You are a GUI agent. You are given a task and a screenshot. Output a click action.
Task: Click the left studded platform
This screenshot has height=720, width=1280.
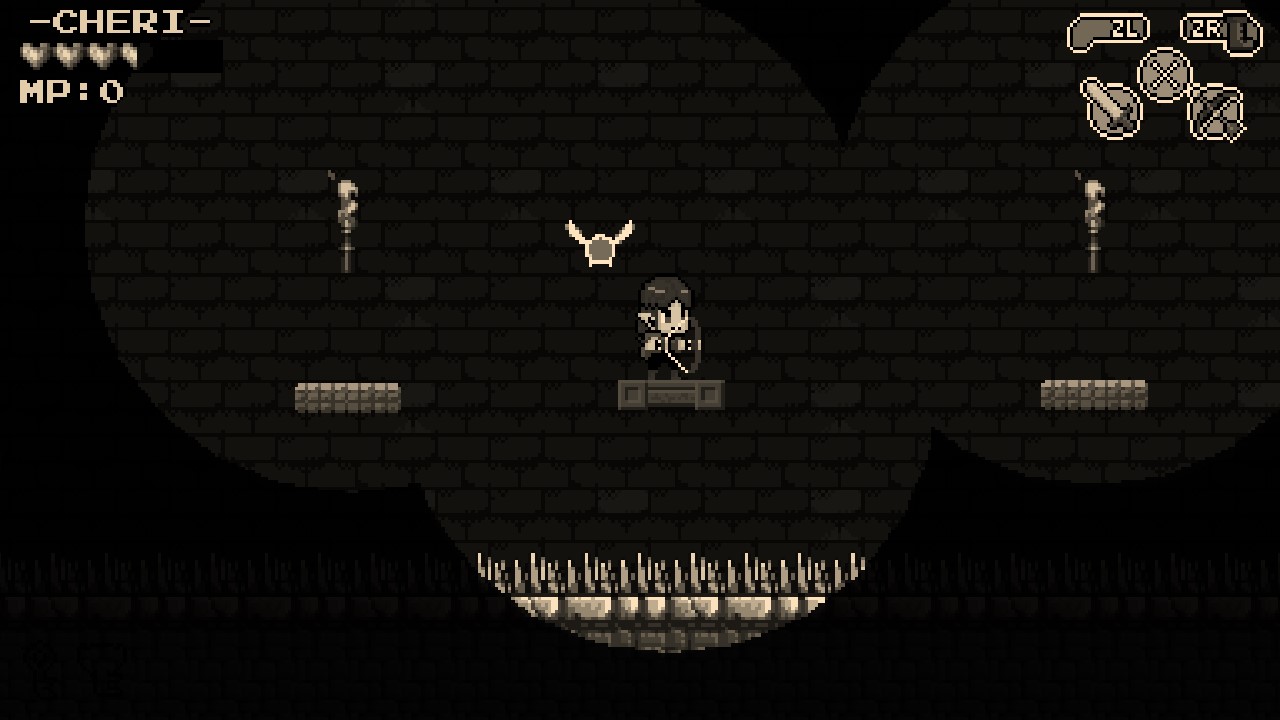tap(350, 397)
